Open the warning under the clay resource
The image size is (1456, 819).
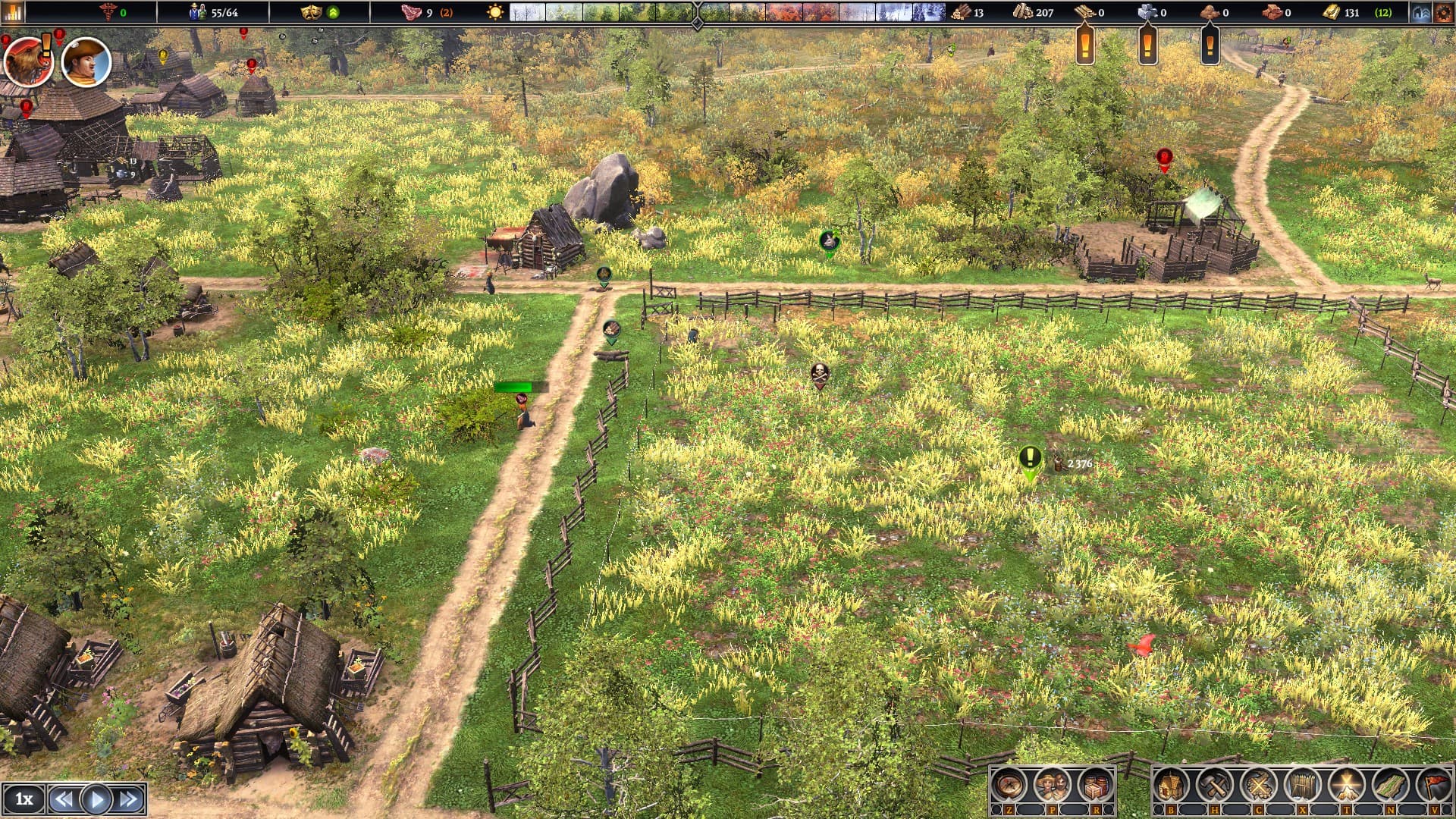[x=1210, y=46]
